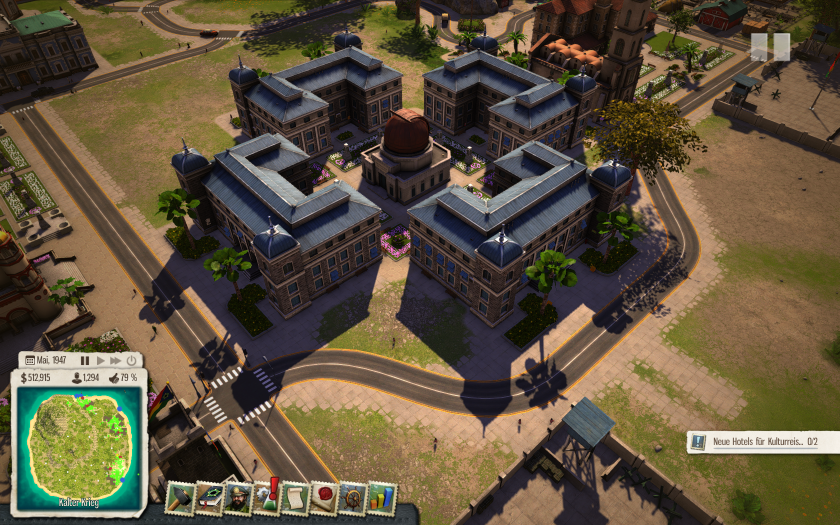
Task: Open the almanac book icon
Action: point(208,497)
